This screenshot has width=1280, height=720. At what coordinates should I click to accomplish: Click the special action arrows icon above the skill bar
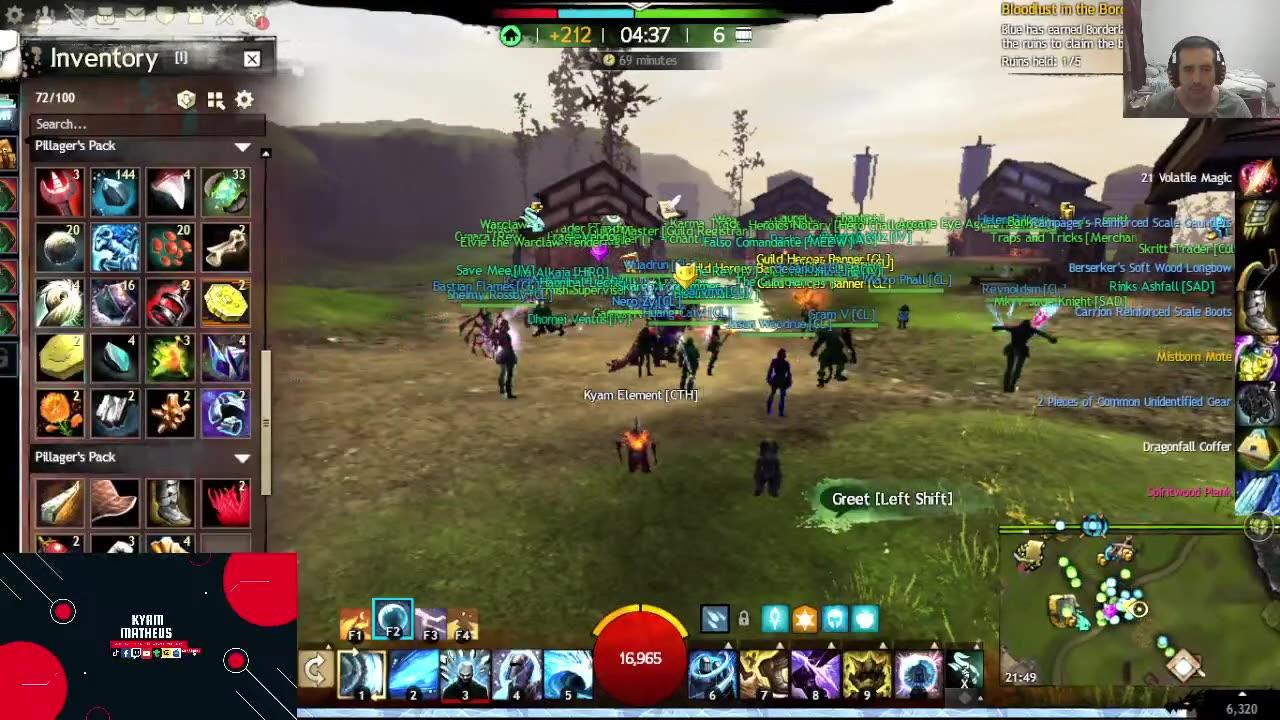[715, 619]
